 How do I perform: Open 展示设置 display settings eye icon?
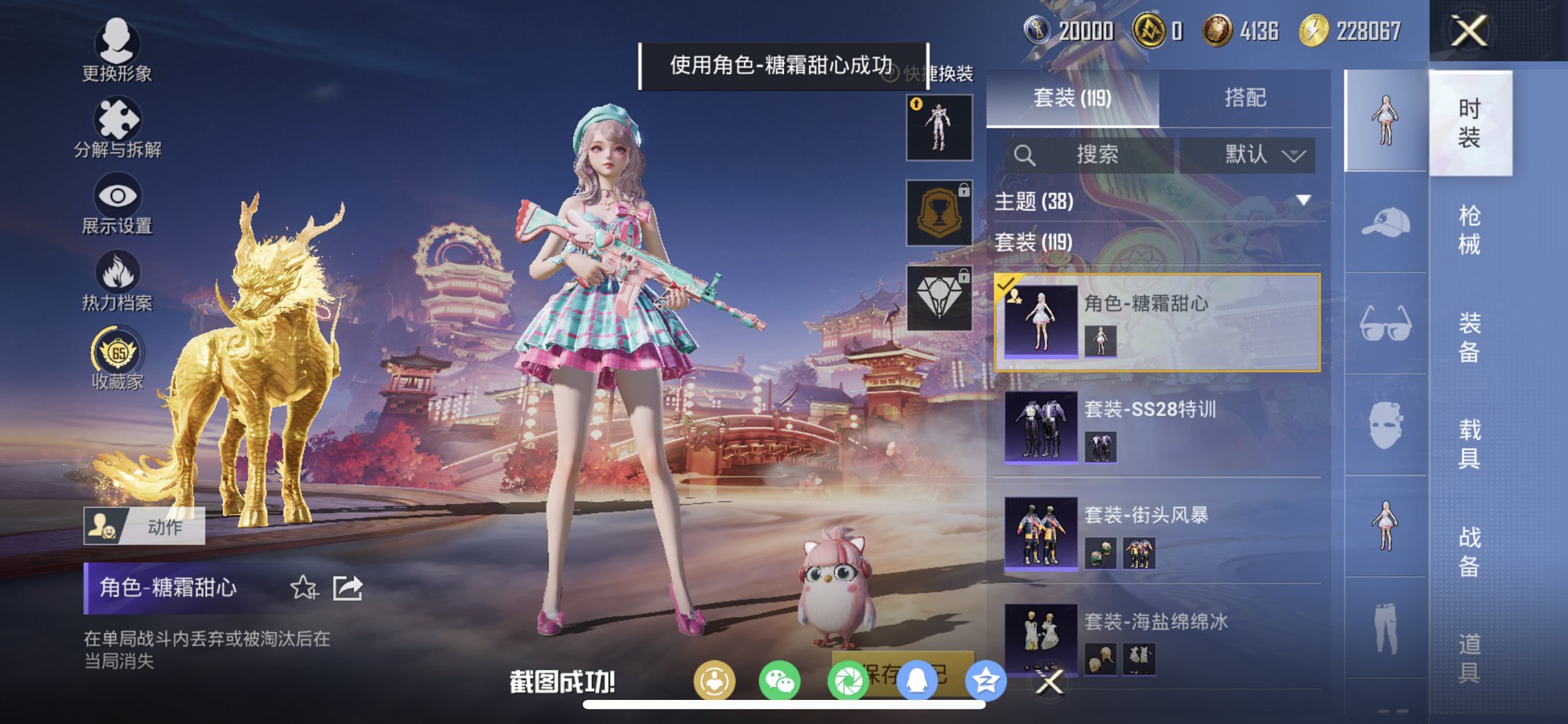pos(119,195)
